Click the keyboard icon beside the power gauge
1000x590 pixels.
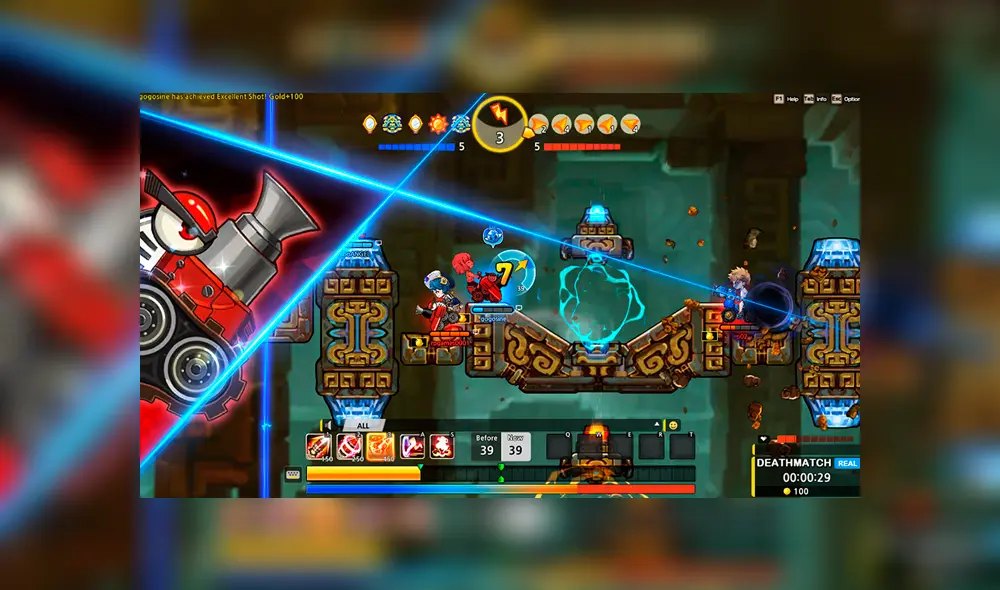pyautogui.click(x=293, y=474)
